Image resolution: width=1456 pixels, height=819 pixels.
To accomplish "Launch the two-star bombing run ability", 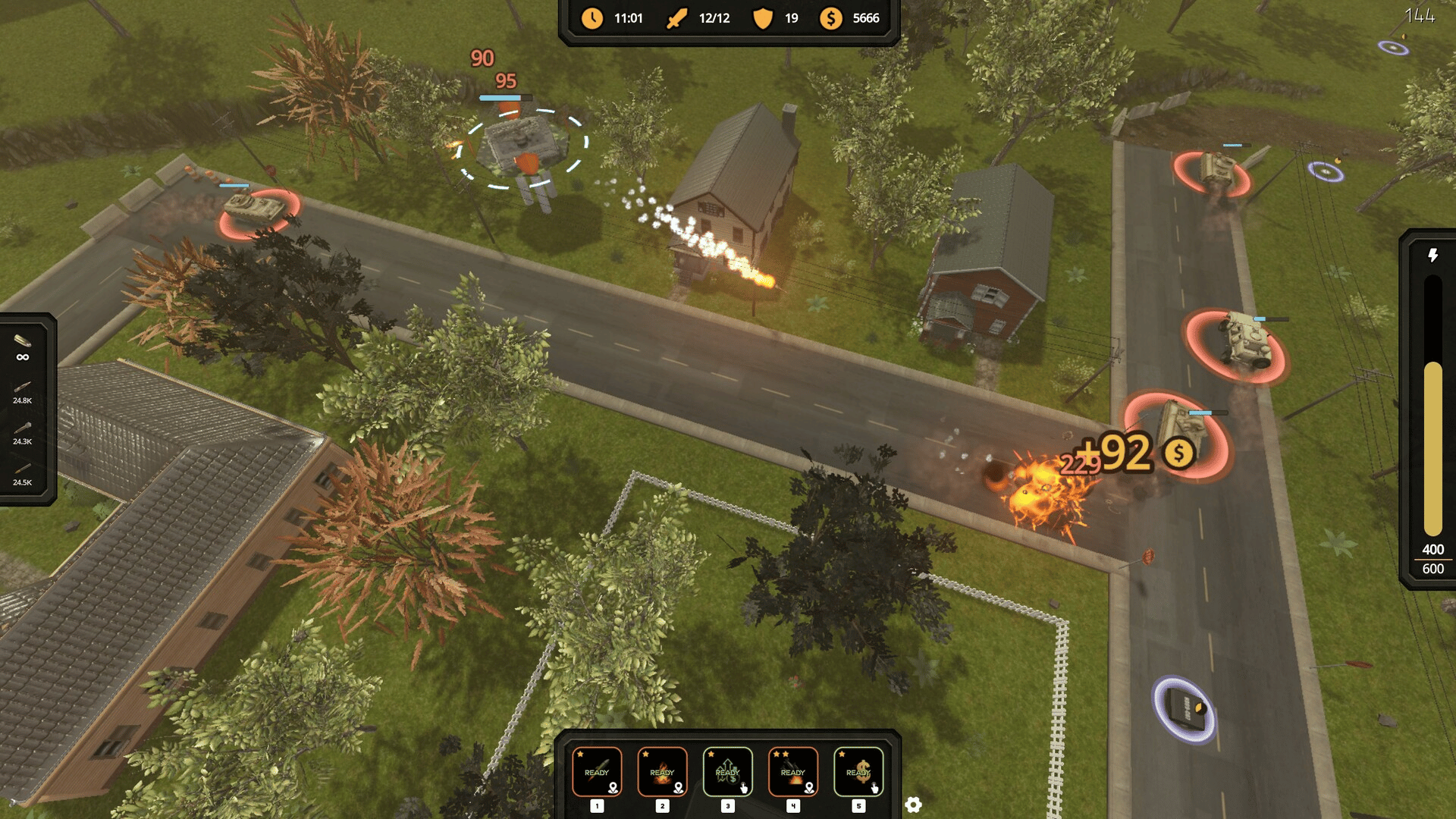I will (x=792, y=772).
